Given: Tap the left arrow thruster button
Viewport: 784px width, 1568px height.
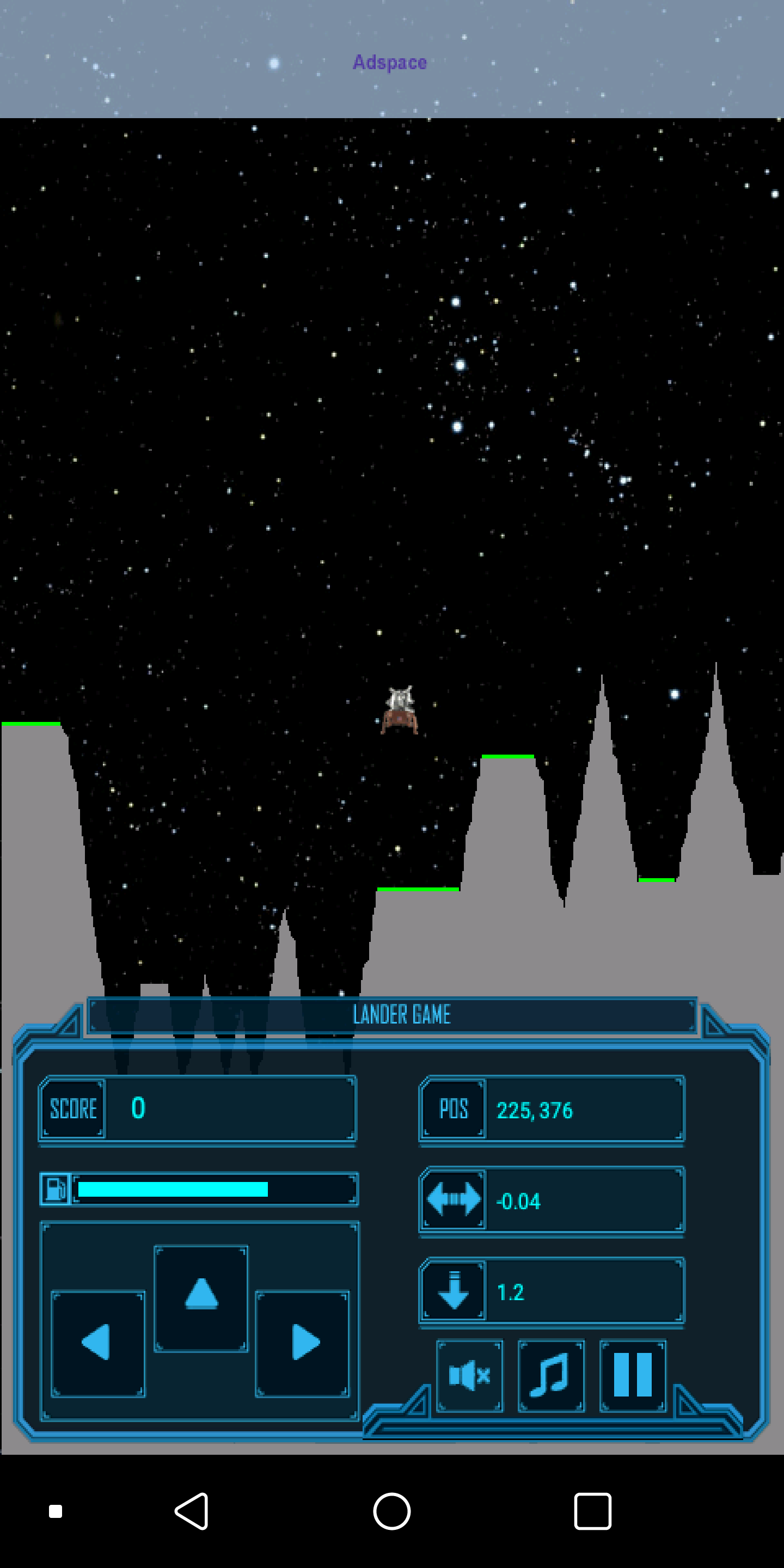Looking at the screenshot, I should [x=97, y=1343].
